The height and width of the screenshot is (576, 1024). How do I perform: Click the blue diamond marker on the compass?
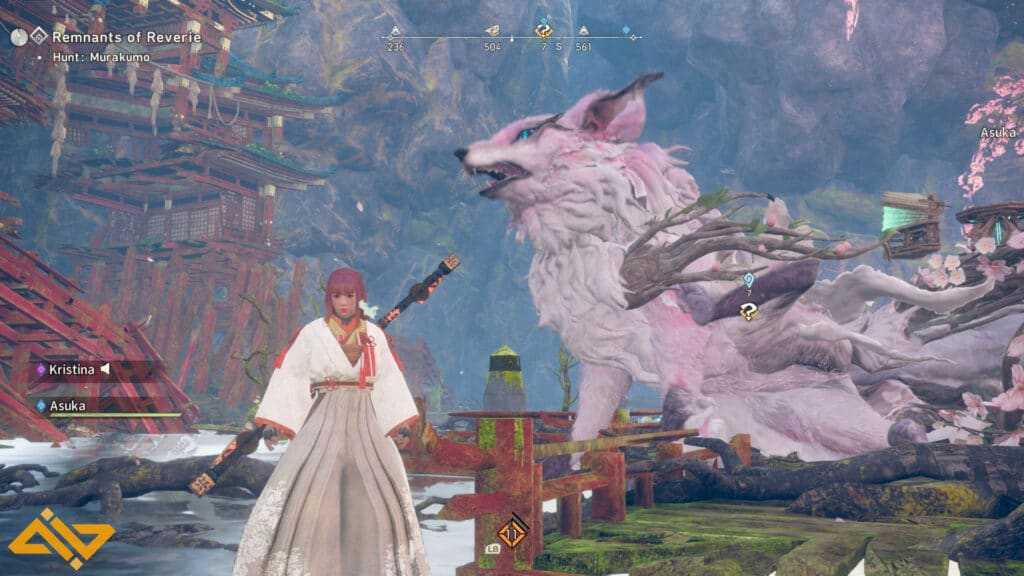pyautogui.click(x=627, y=31)
